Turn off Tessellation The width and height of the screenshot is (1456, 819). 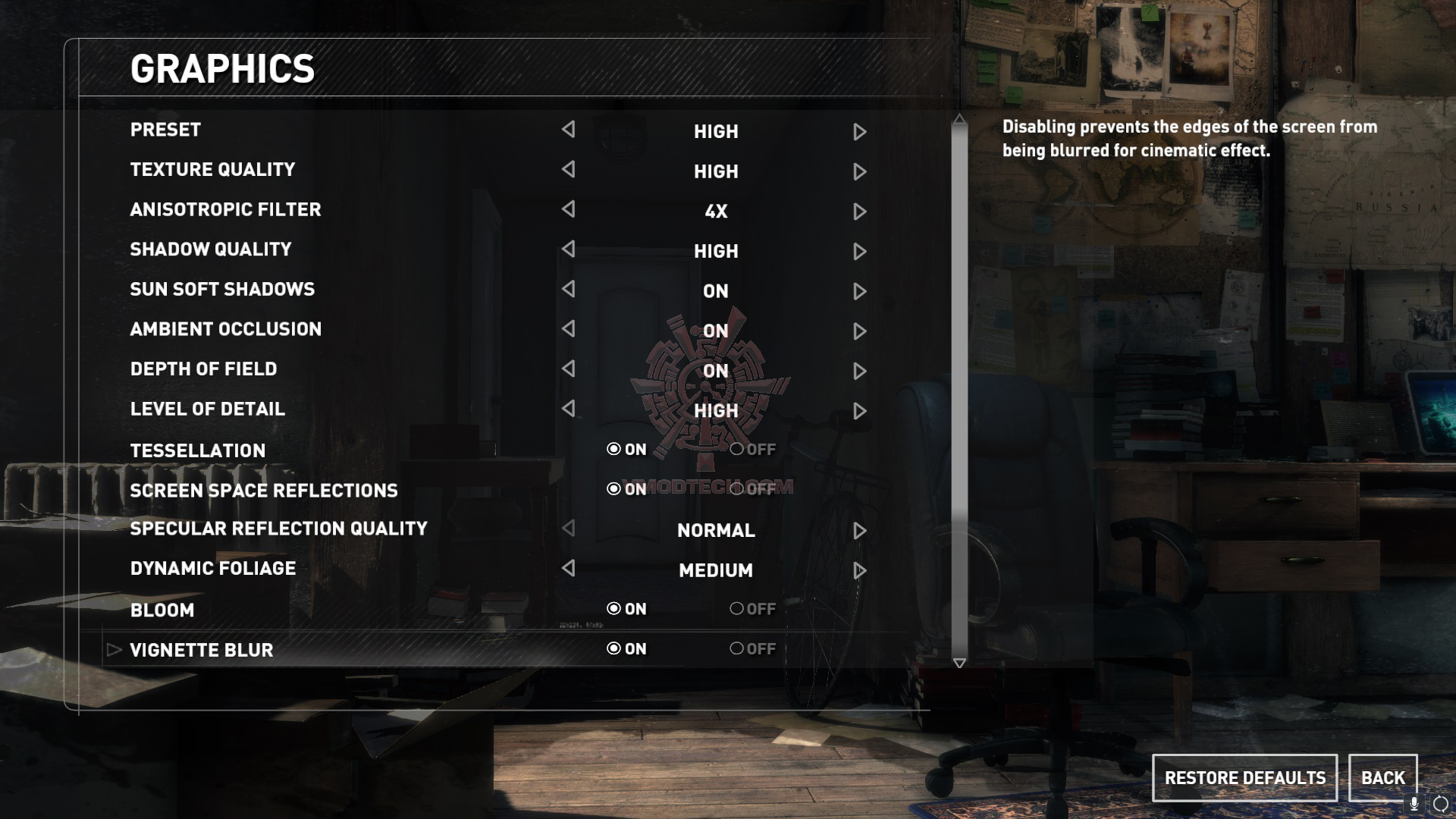(736, 449)
